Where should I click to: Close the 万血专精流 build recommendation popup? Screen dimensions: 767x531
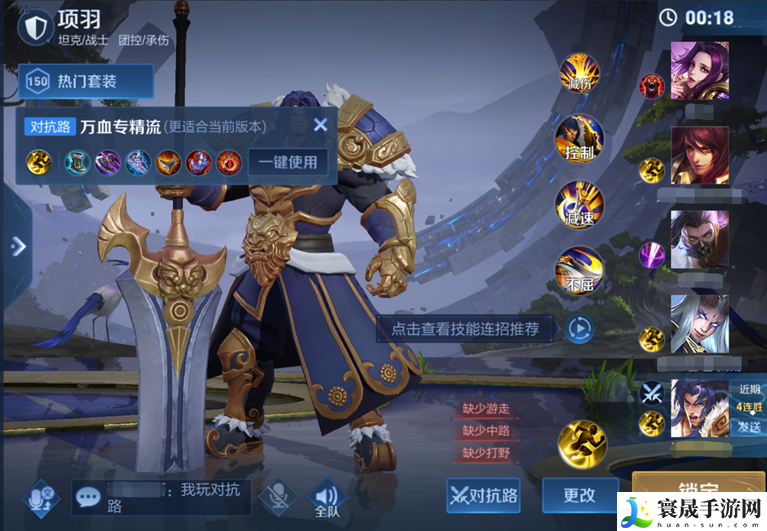pos(320,125)
